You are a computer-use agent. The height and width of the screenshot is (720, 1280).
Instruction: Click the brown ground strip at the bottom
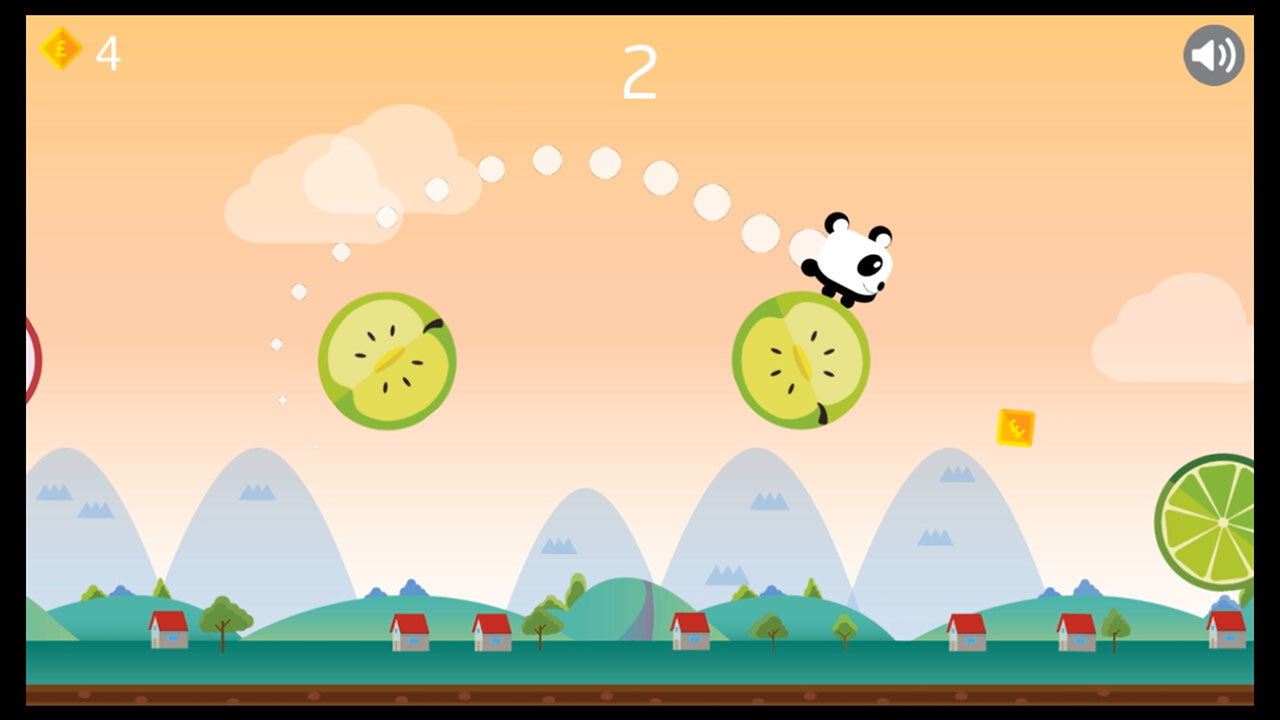click(640, 695)
